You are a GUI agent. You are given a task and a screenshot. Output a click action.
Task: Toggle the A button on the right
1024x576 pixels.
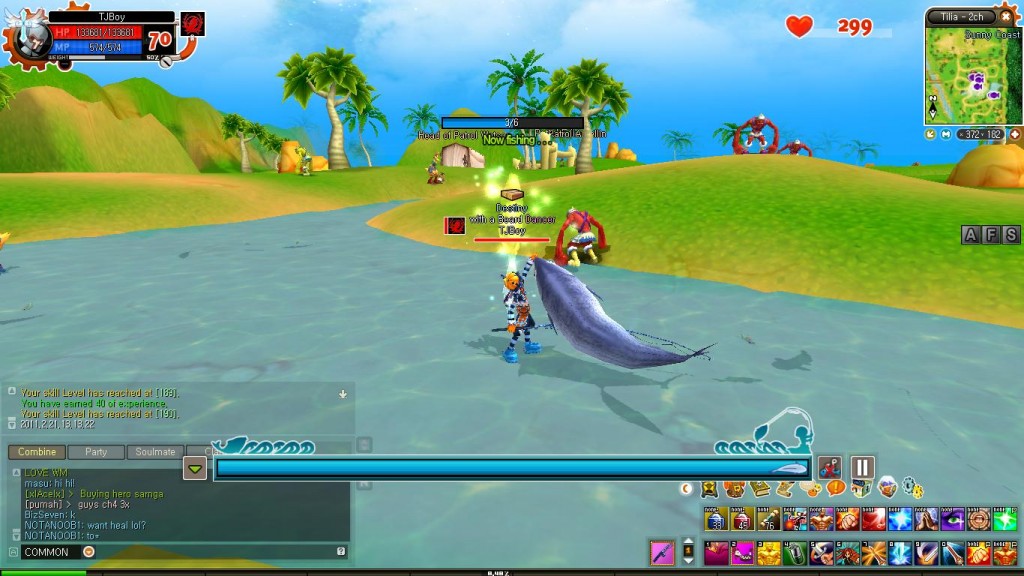[x=970, y=235]
